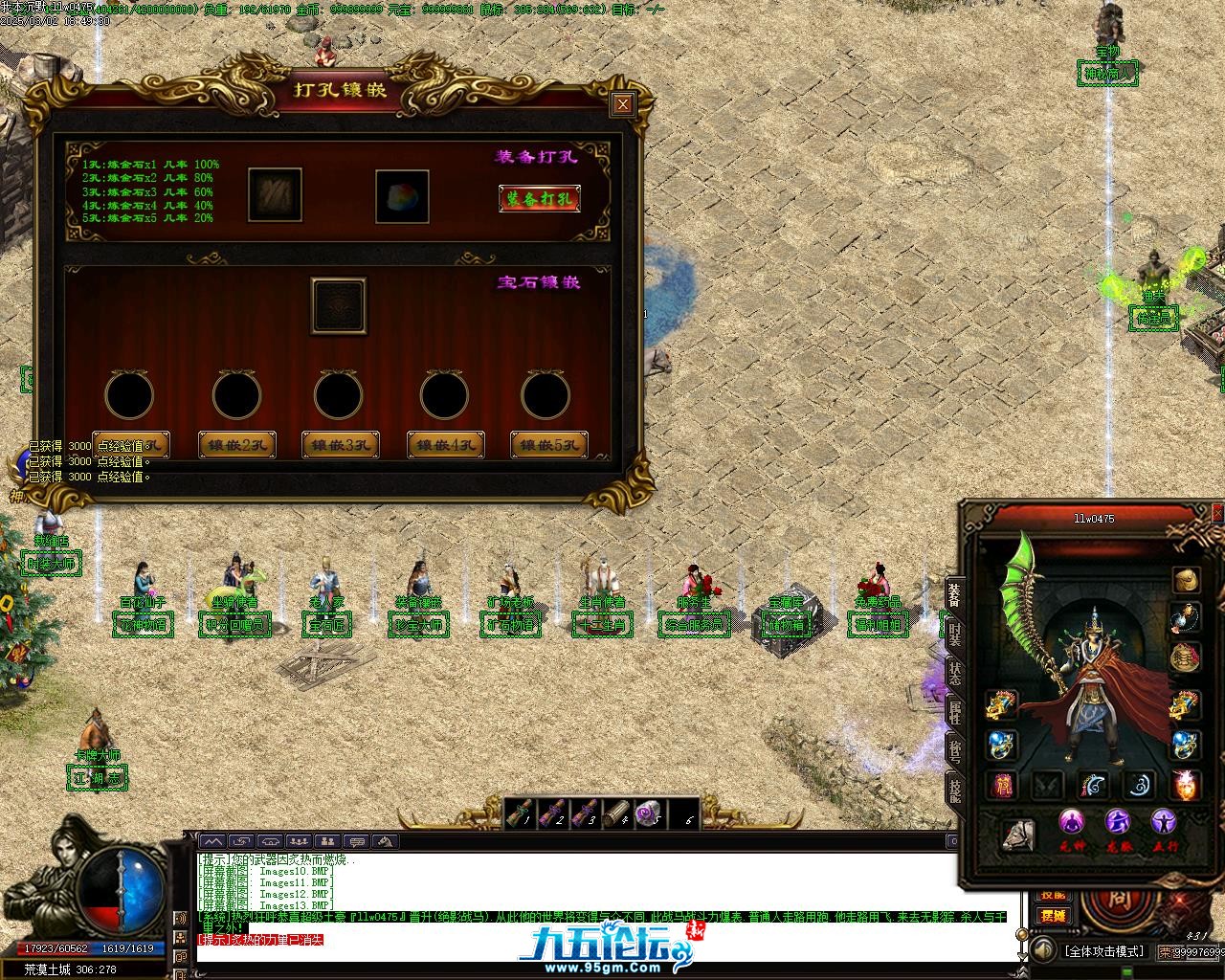Click the 镶嵌4孔 inlay button
This screenshot has height=980, width=1225.
(445, 445)
